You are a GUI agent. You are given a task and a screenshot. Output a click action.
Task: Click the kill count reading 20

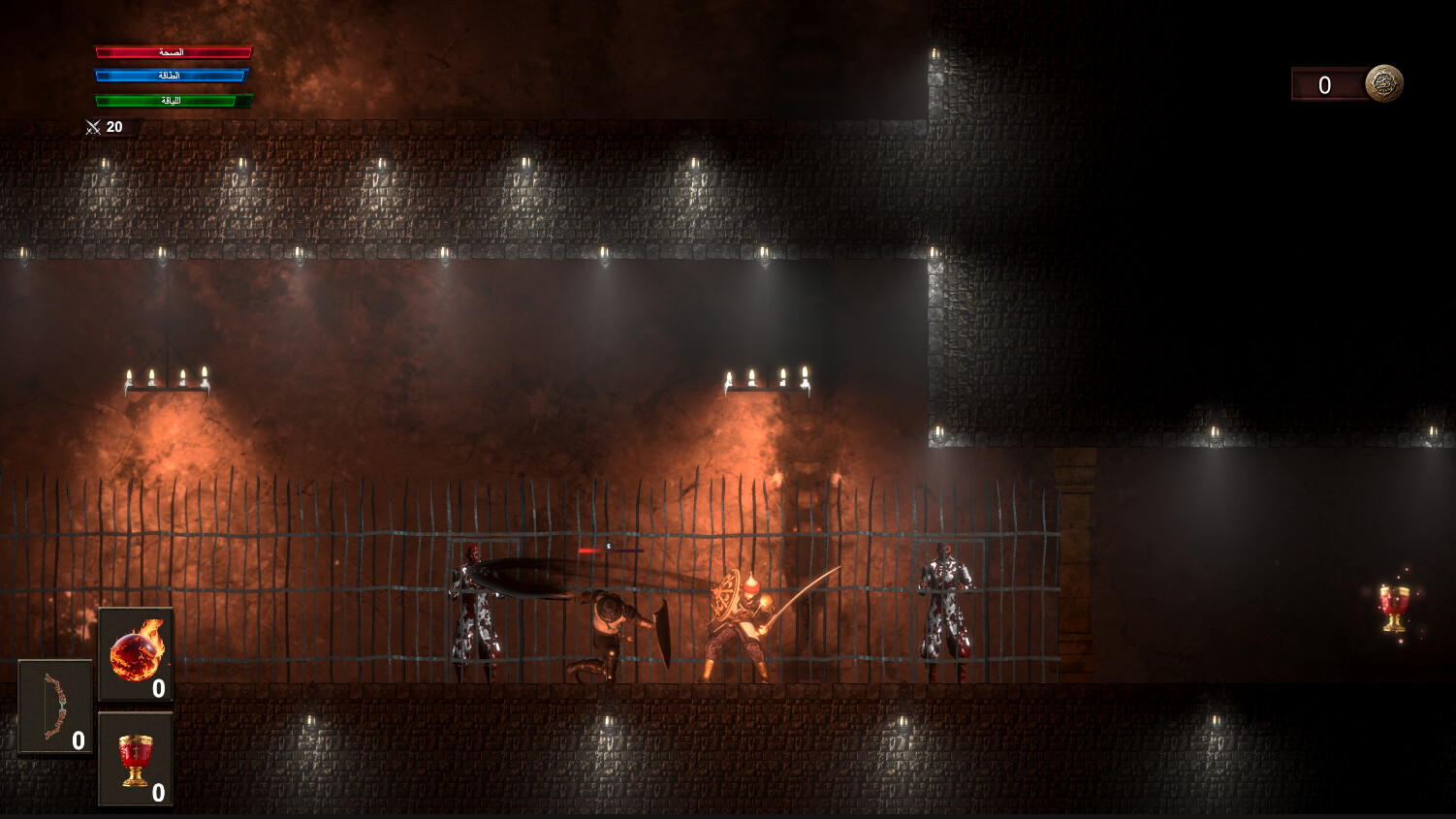coord(114,126)
